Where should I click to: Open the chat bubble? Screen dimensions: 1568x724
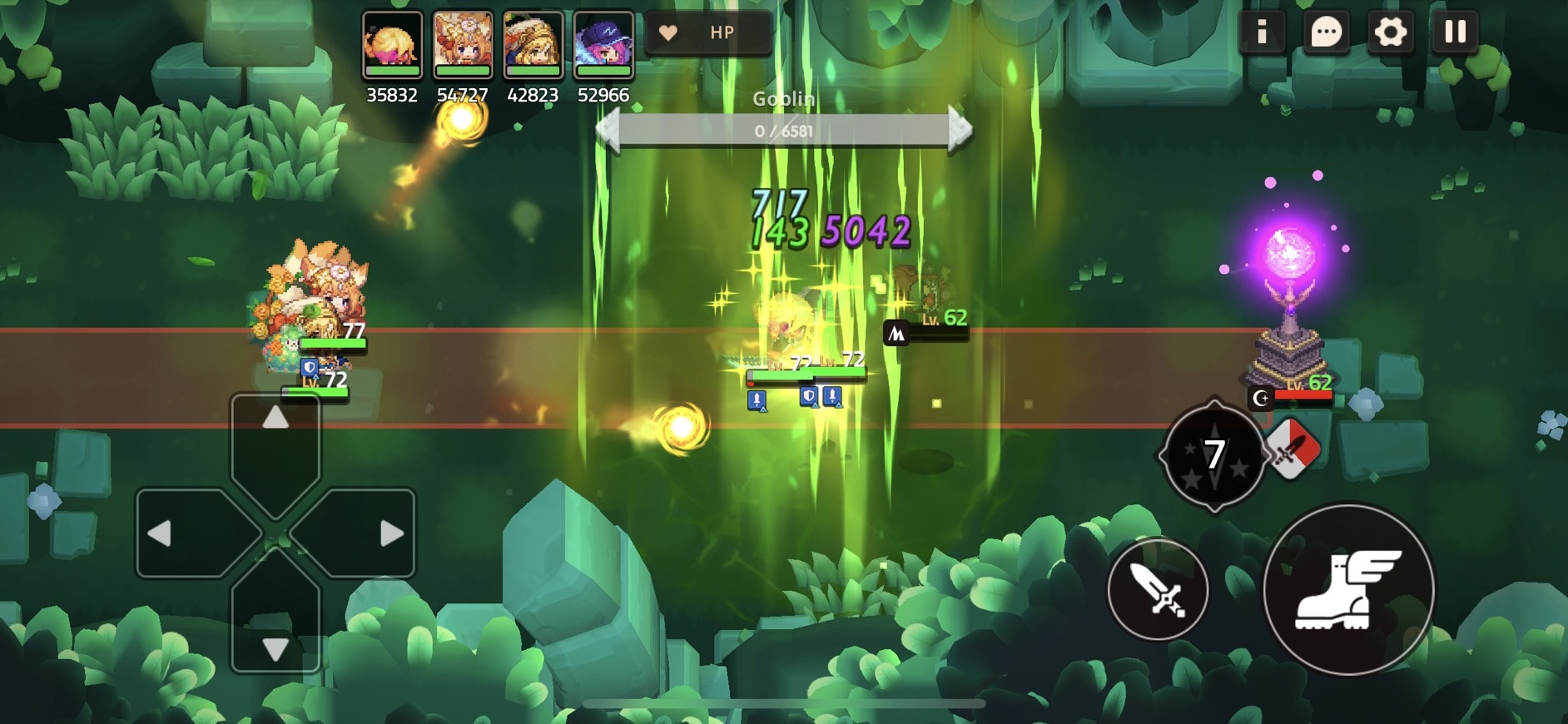point(1326,32)
